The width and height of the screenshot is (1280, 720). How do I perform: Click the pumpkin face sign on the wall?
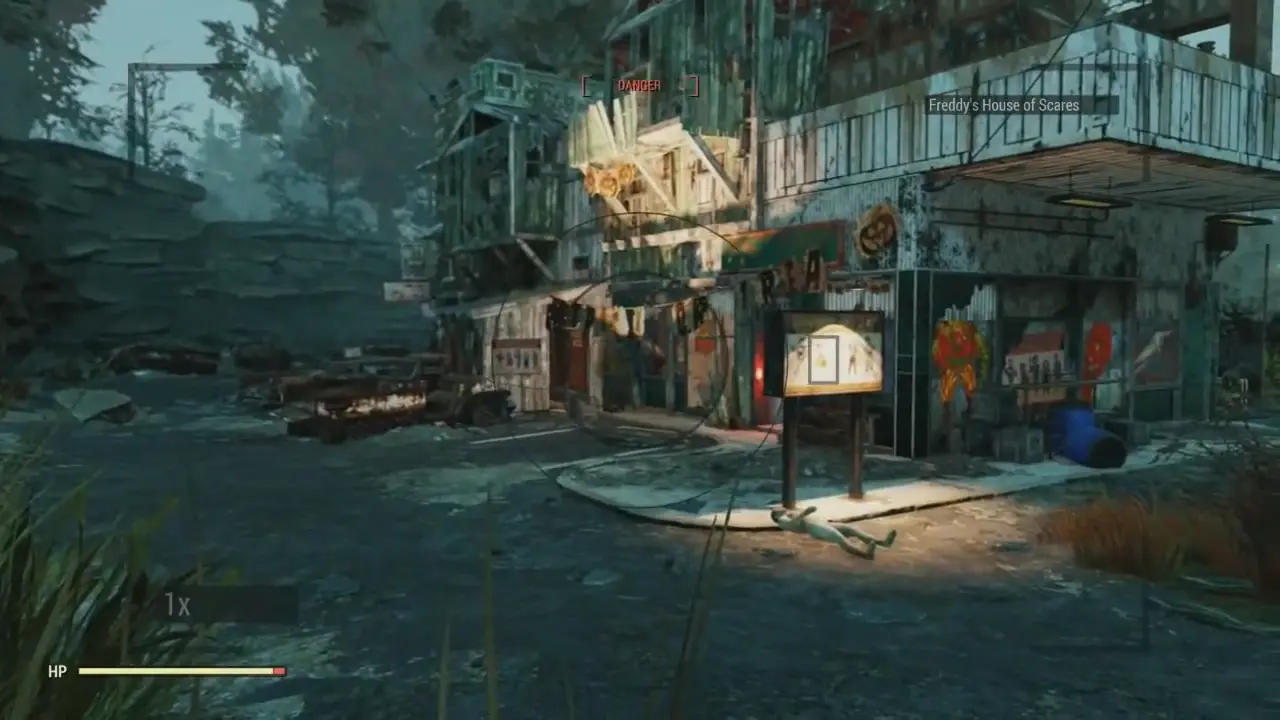[x=879, y=231]
